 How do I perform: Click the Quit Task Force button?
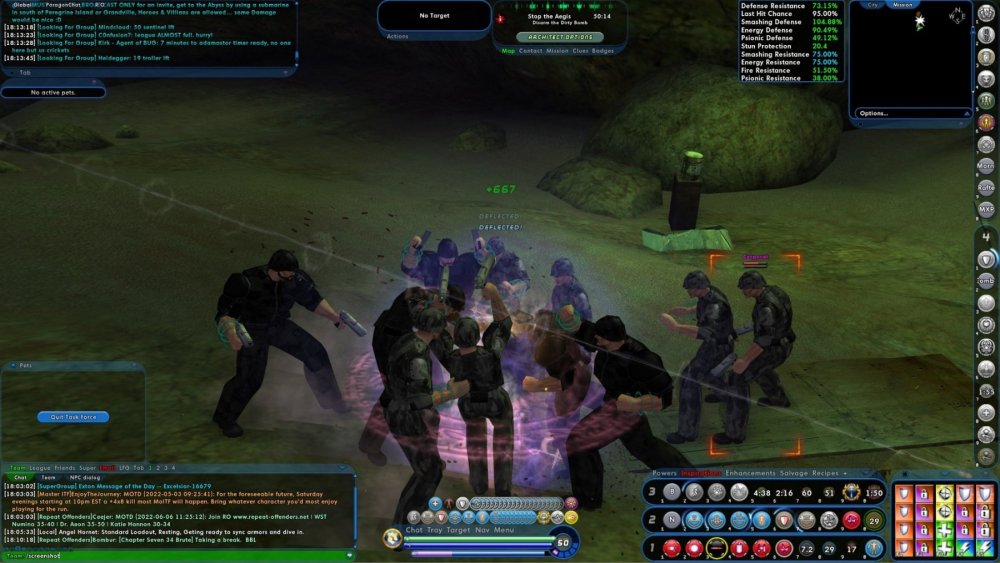(73, 417)
